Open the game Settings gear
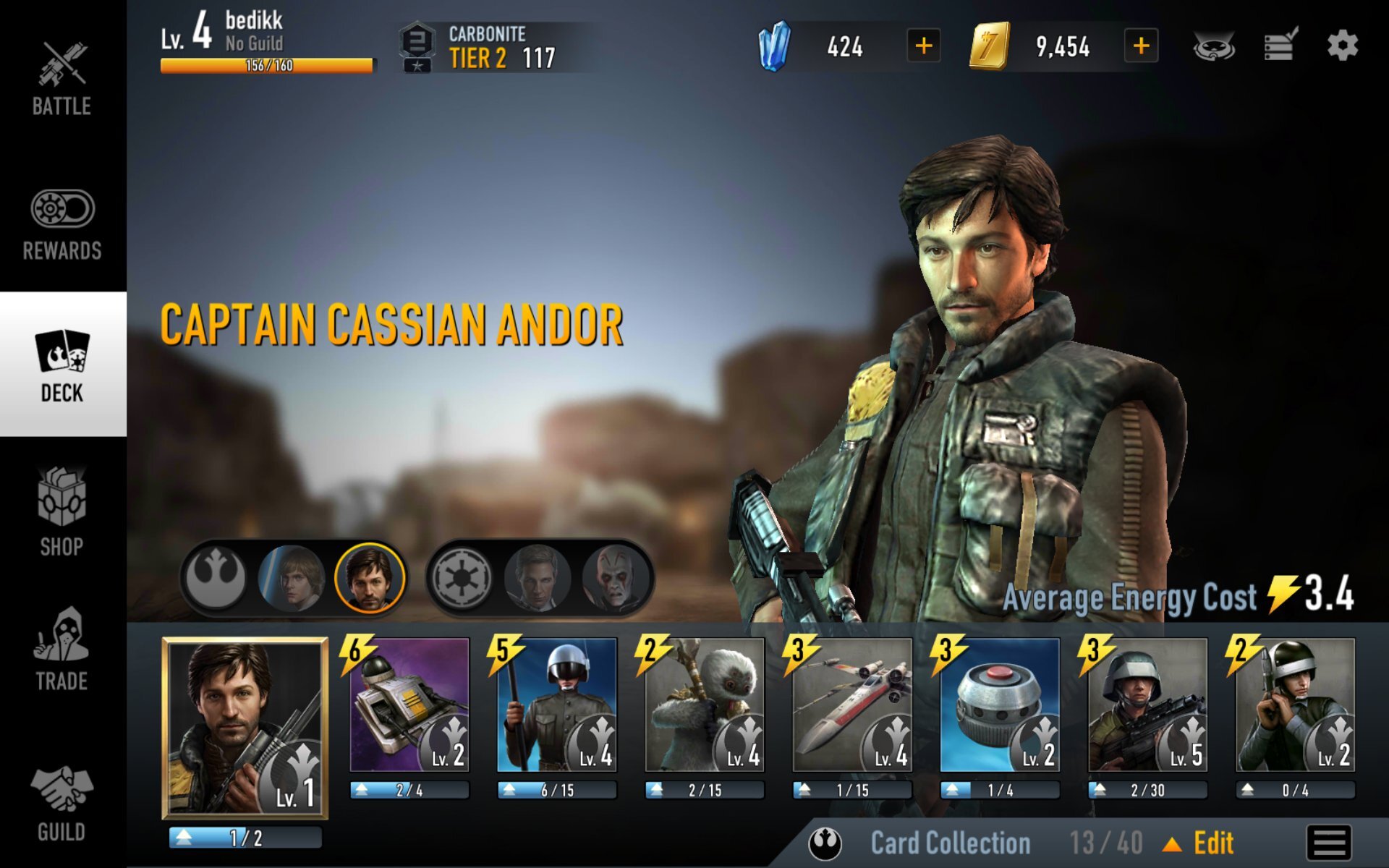 tap(1343, 45)
